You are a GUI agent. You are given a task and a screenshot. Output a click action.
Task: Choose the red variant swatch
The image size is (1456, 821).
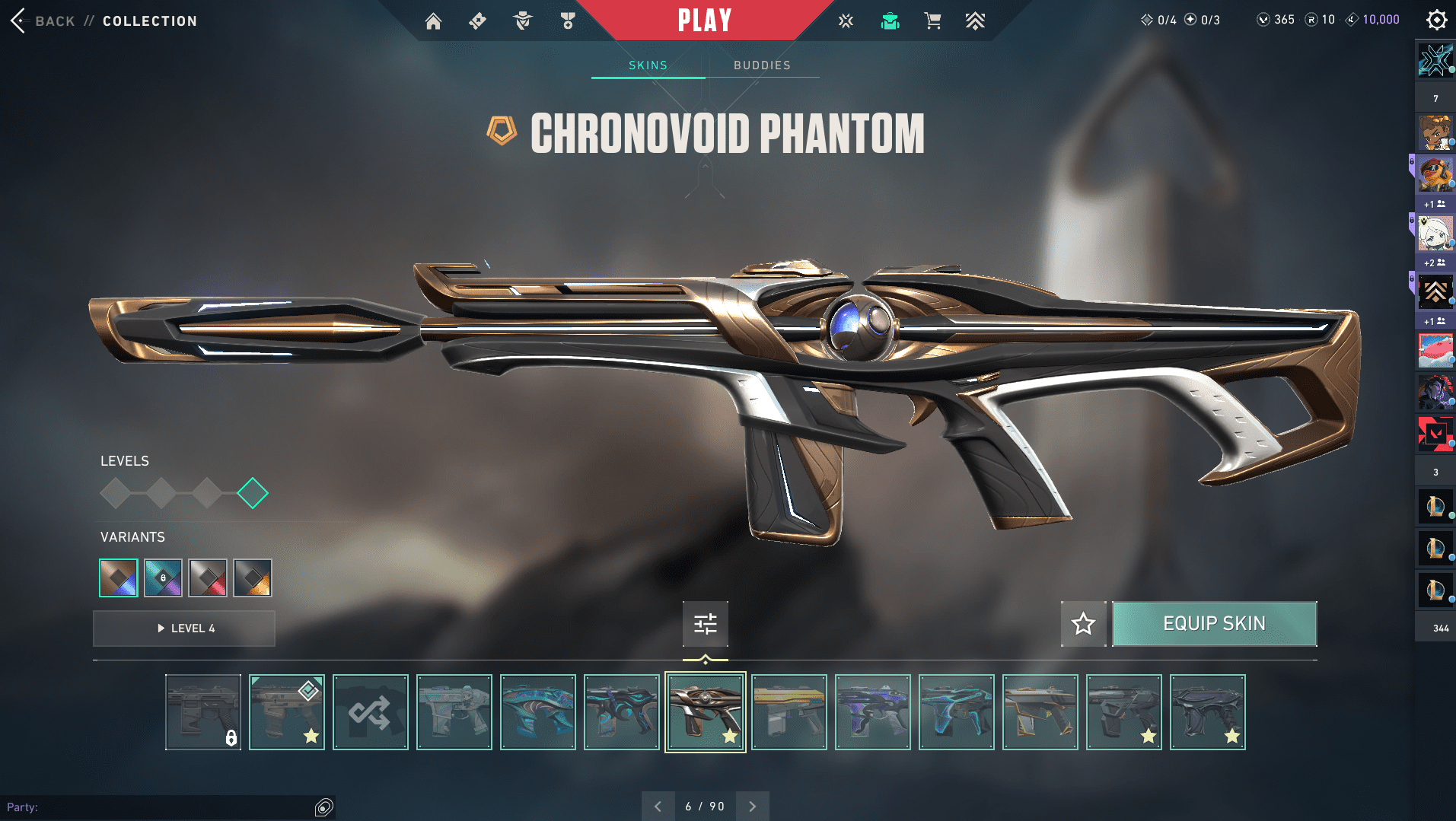pos(208,578)
